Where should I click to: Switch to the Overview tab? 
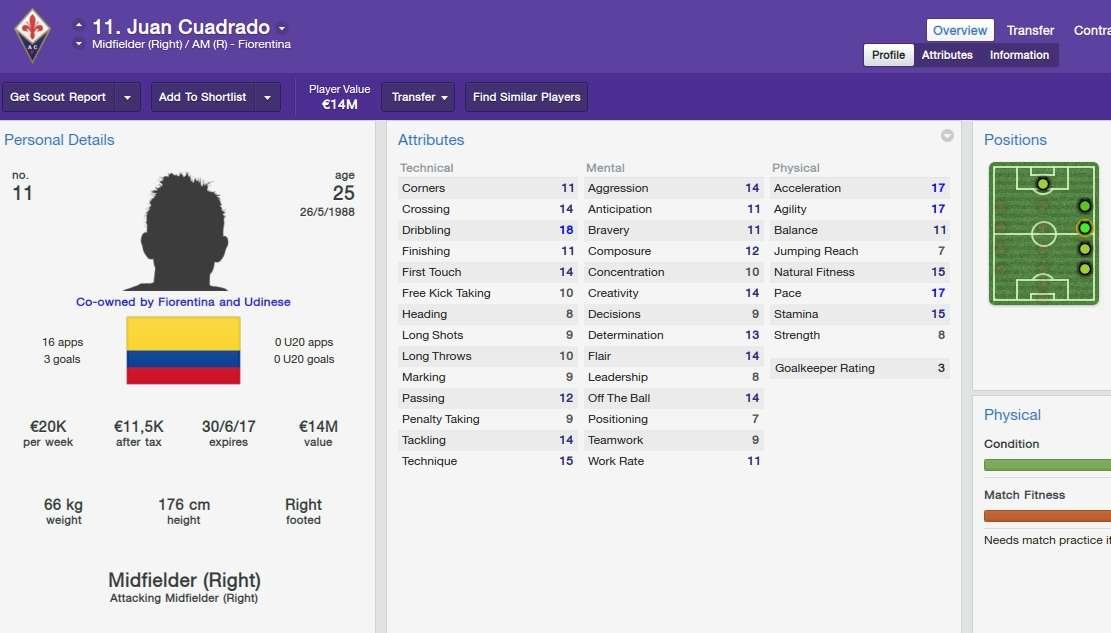960,31
